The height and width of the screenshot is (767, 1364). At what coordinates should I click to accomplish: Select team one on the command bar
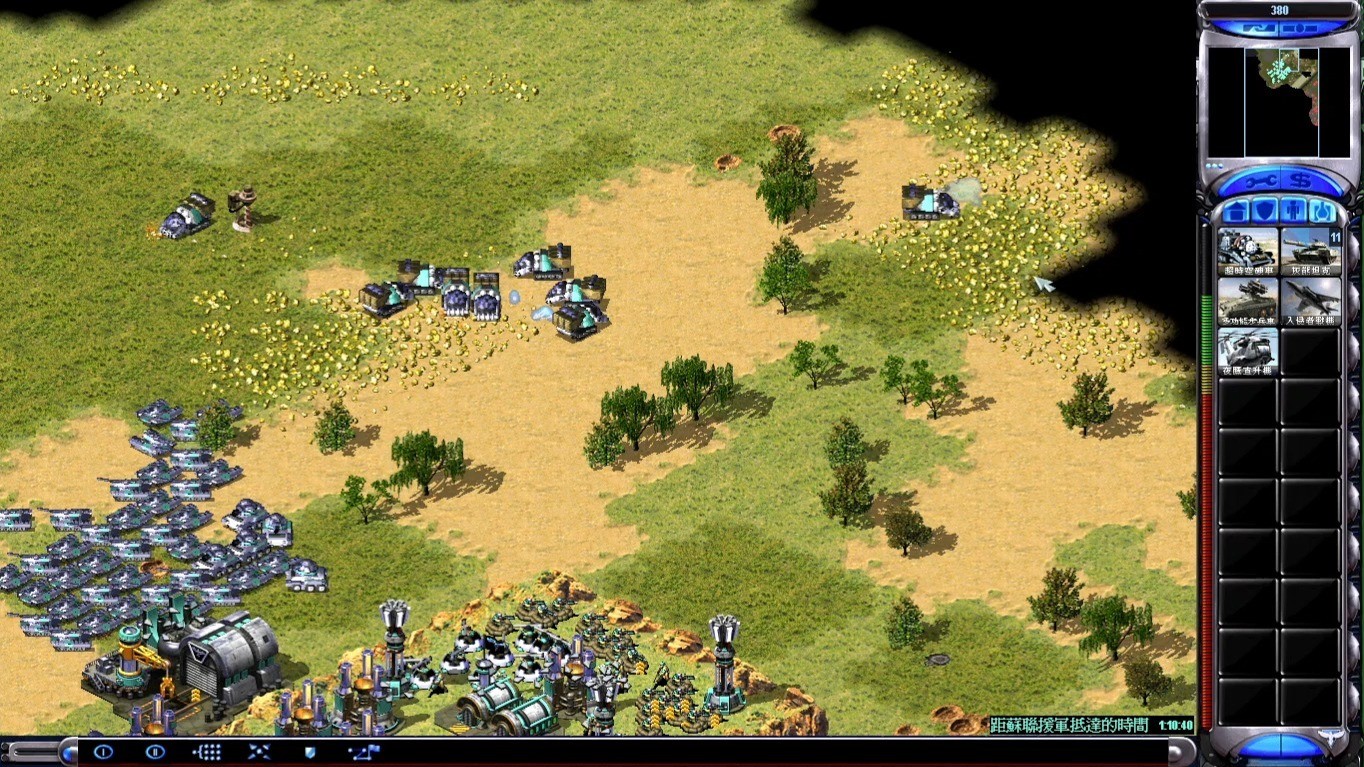point(103,752)
